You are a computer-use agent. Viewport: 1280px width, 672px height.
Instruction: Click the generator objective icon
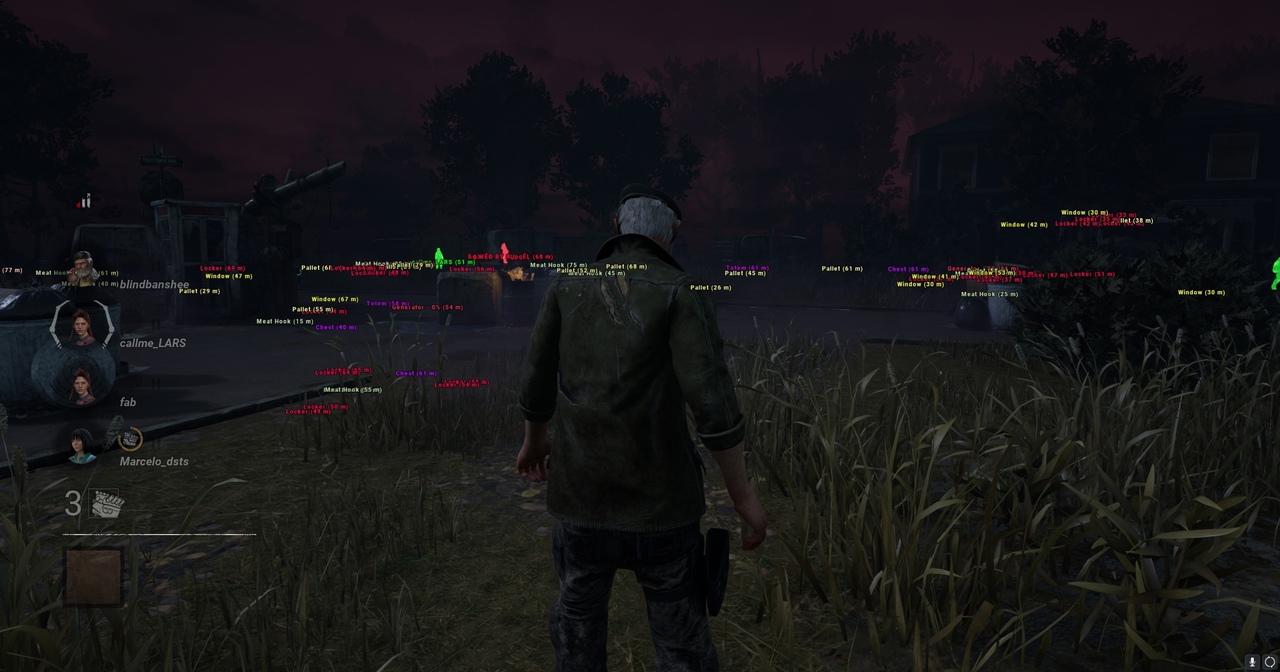coord(107,505)
